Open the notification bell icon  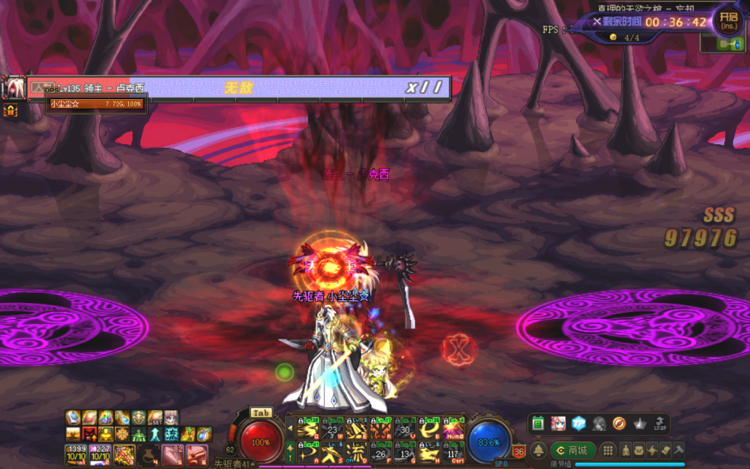coord(538,451)
